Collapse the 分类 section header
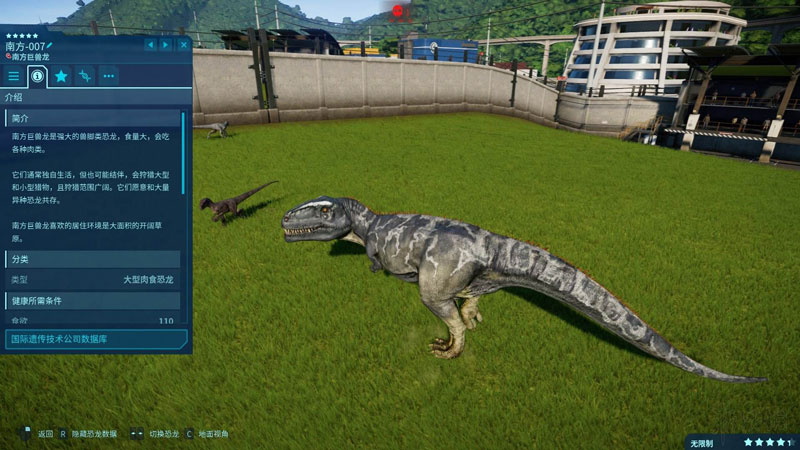 coord(95,259)
